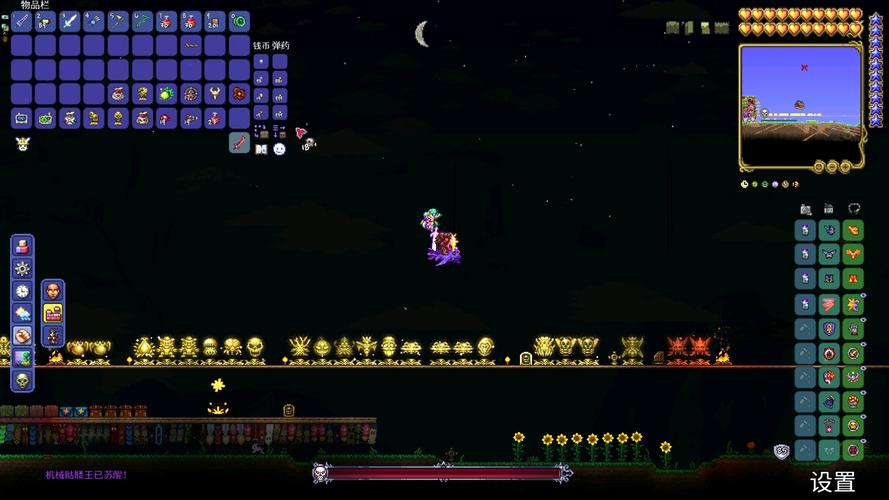Open the journey mode item duplication menu

[22, 246]
